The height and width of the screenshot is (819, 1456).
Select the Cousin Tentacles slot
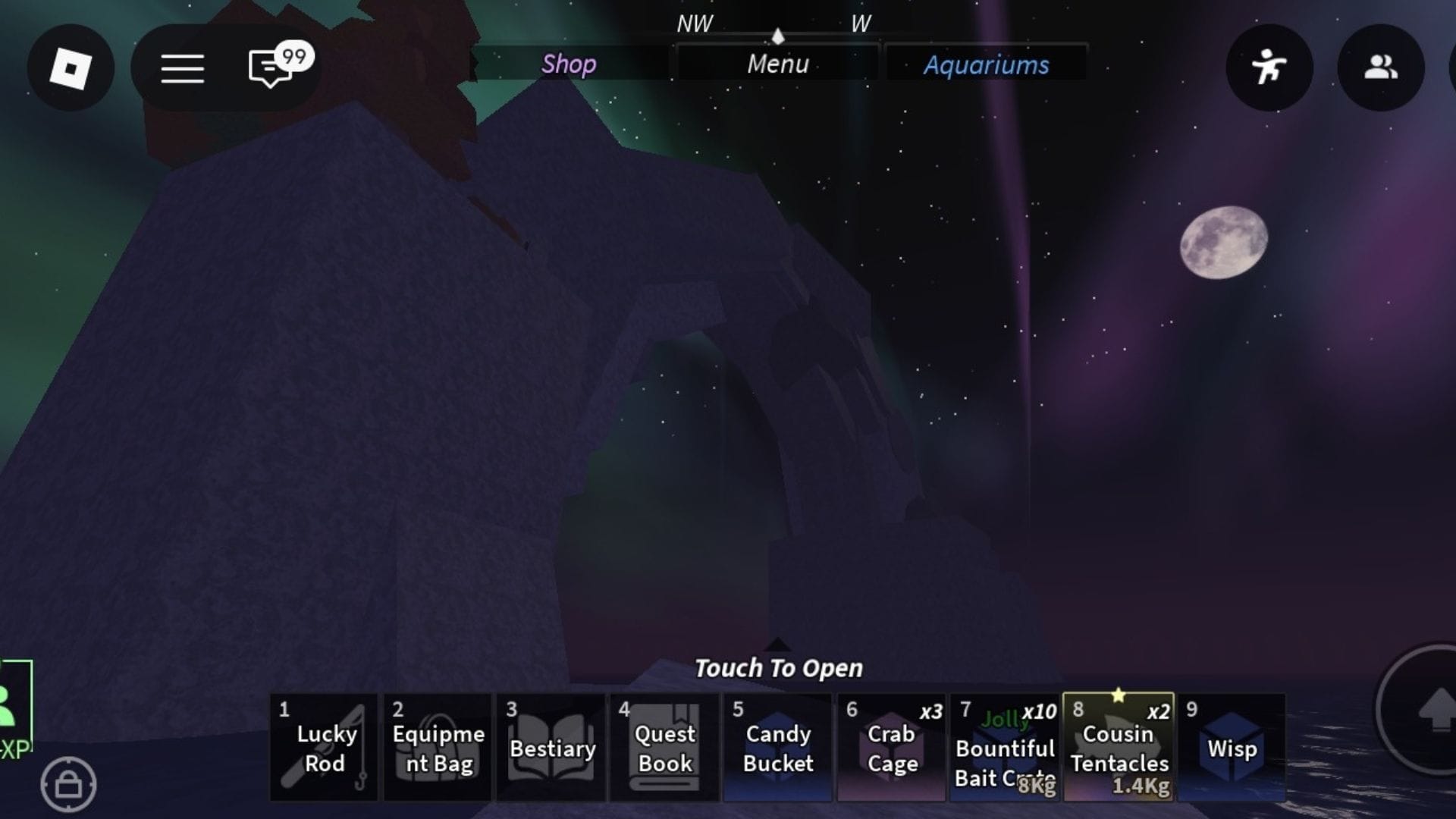1119,748
